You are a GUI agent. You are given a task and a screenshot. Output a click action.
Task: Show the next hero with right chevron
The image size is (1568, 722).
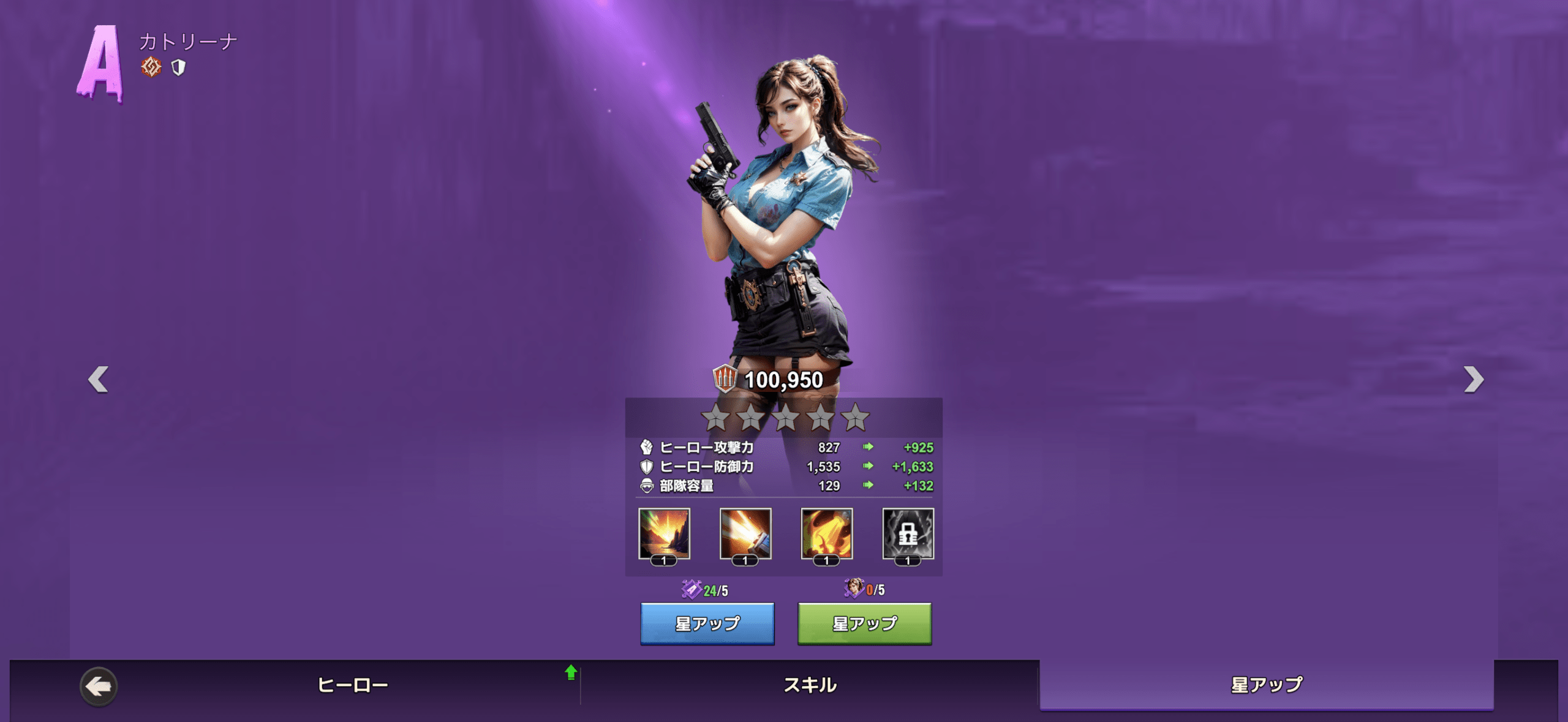coord(1473,380)
